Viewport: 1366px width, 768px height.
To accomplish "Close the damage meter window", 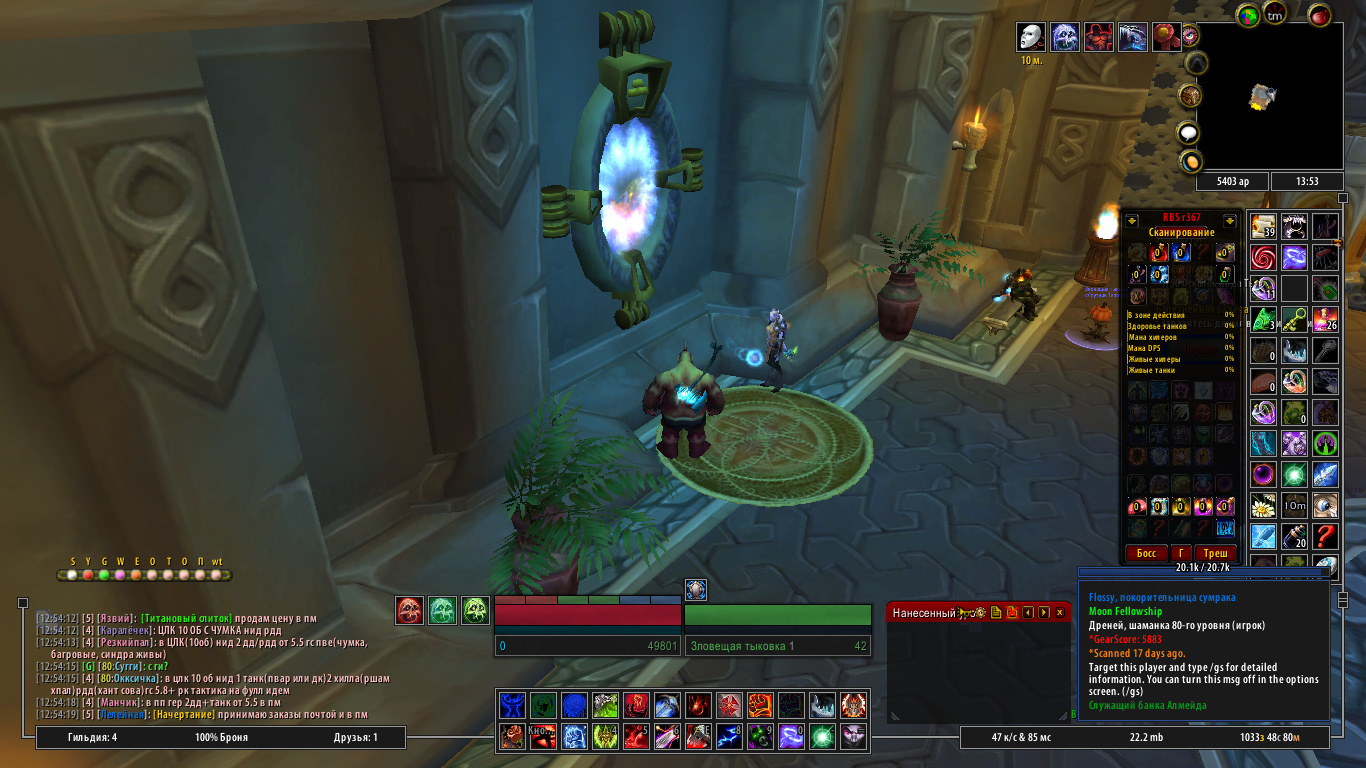I will (x=1060, y=612).
